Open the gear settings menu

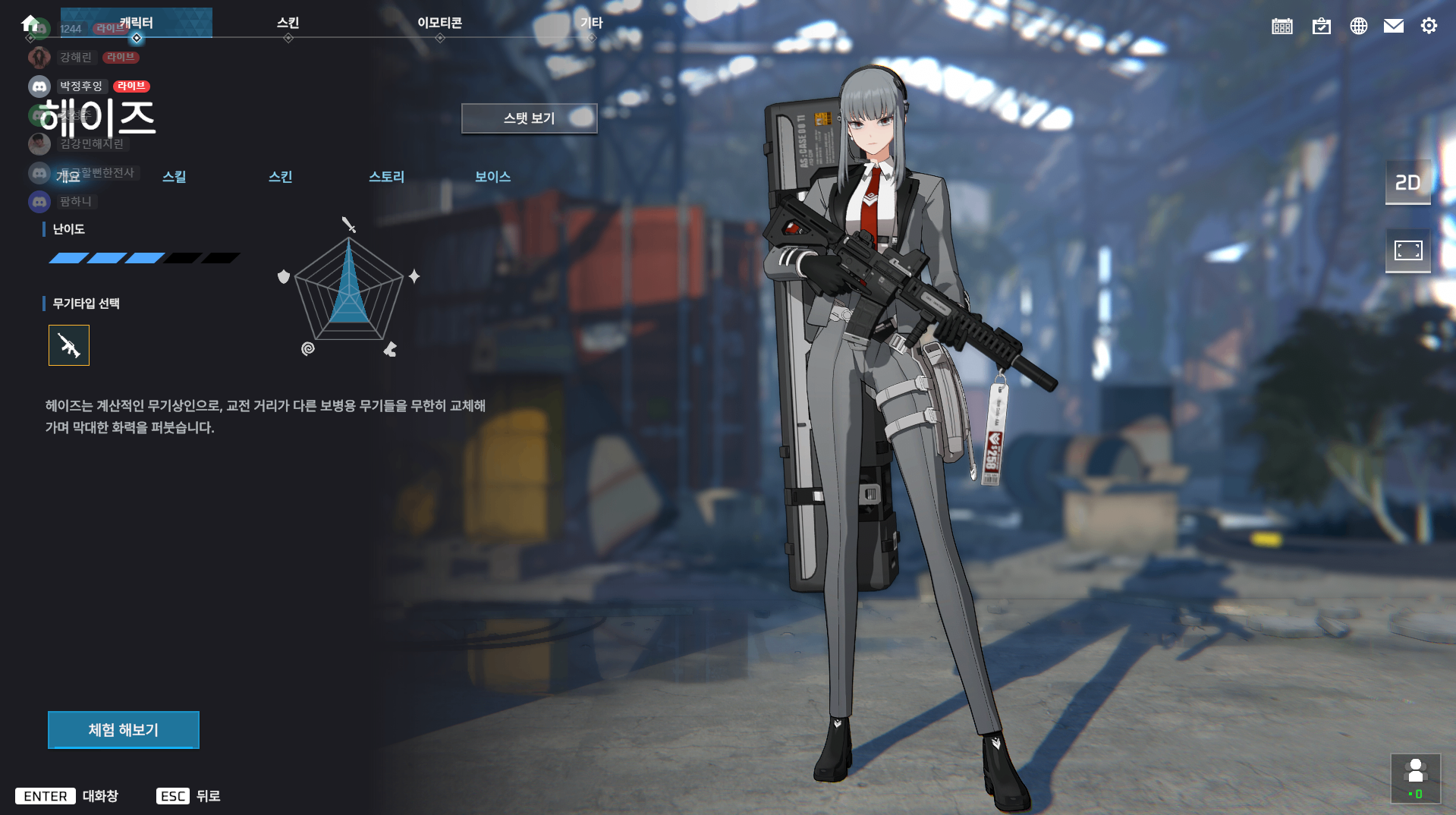point(1429,27)
